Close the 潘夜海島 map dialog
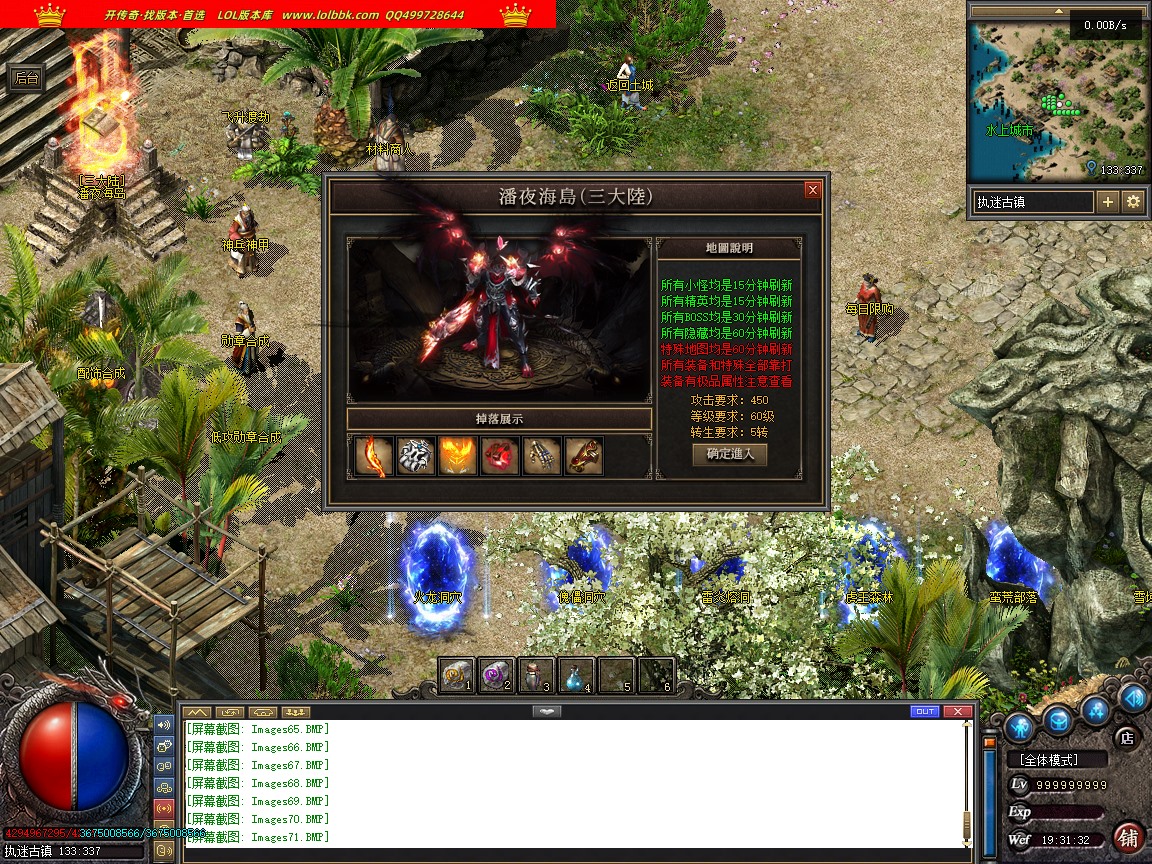Screen dimensions: 1152x864 click(x=813, y=190)
